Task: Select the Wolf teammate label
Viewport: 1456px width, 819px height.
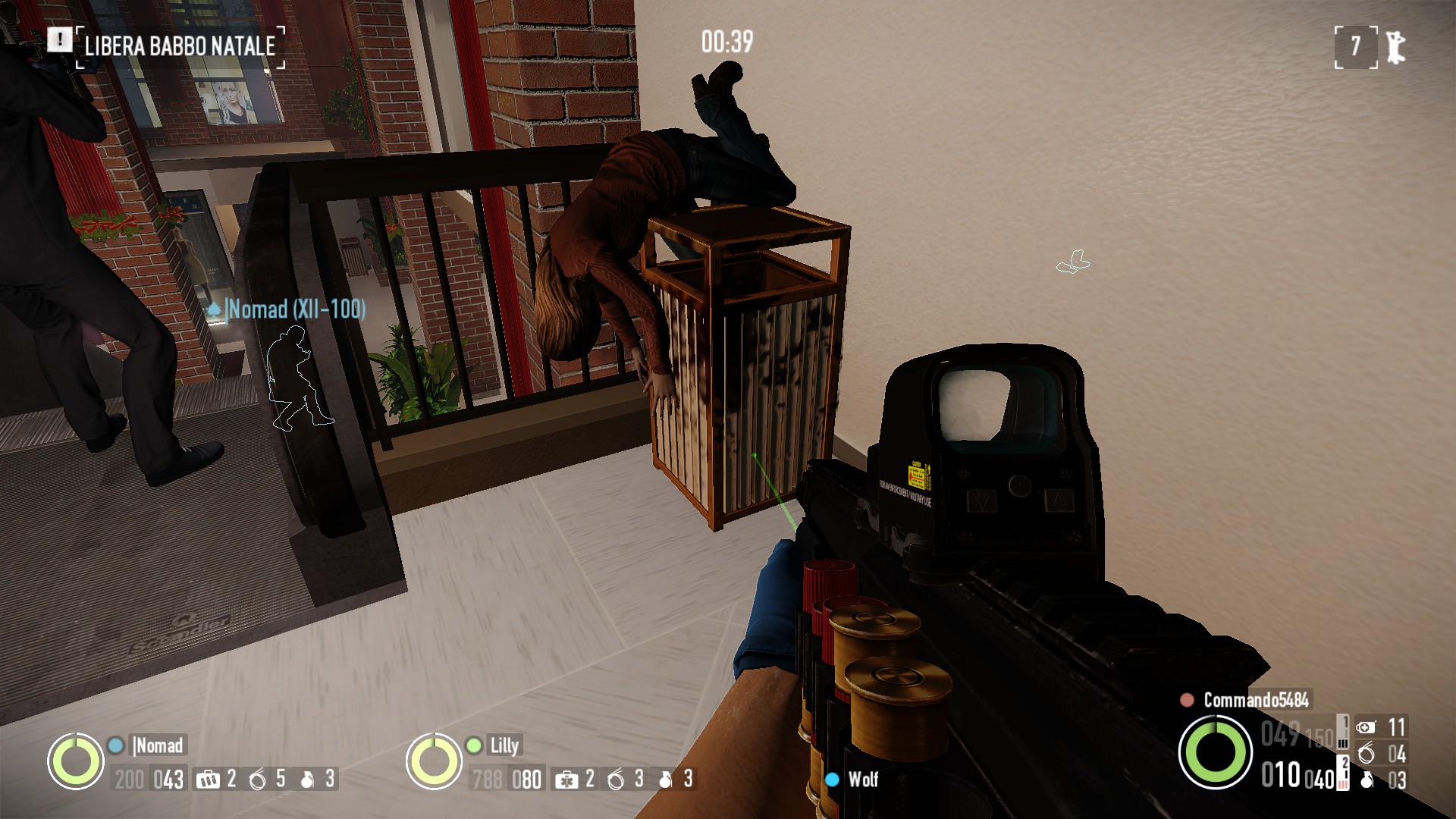Action: pos(863,780)
